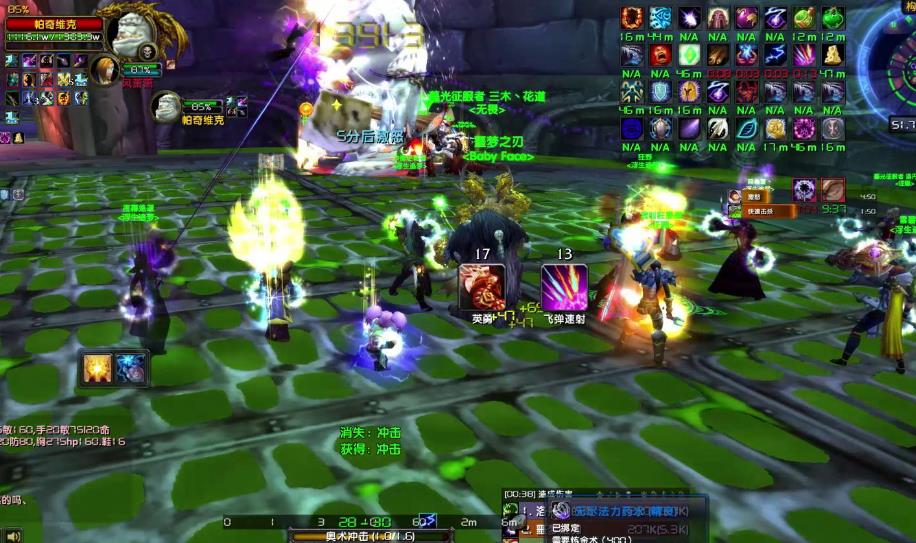Viewport: 916px width, 543px height.
Task: Click the red screaming face icon
Action: (x=661, y=54)
